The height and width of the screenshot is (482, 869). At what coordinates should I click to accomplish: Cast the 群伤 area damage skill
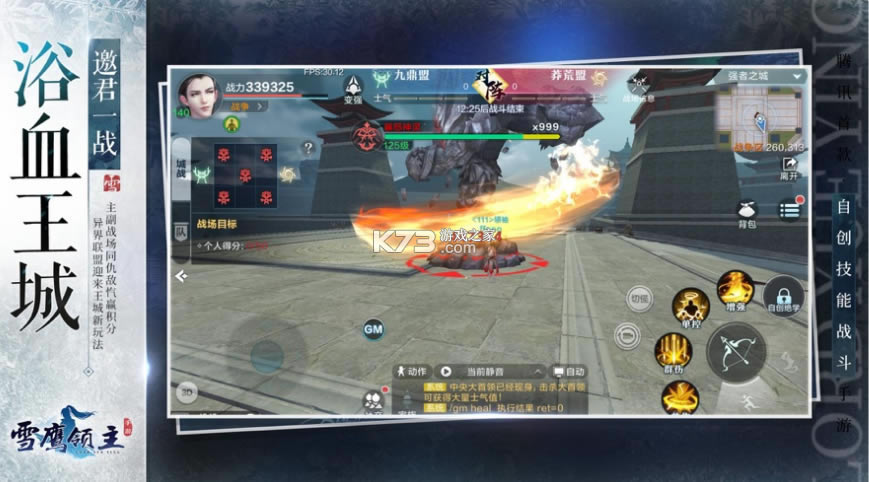(673, 352)
